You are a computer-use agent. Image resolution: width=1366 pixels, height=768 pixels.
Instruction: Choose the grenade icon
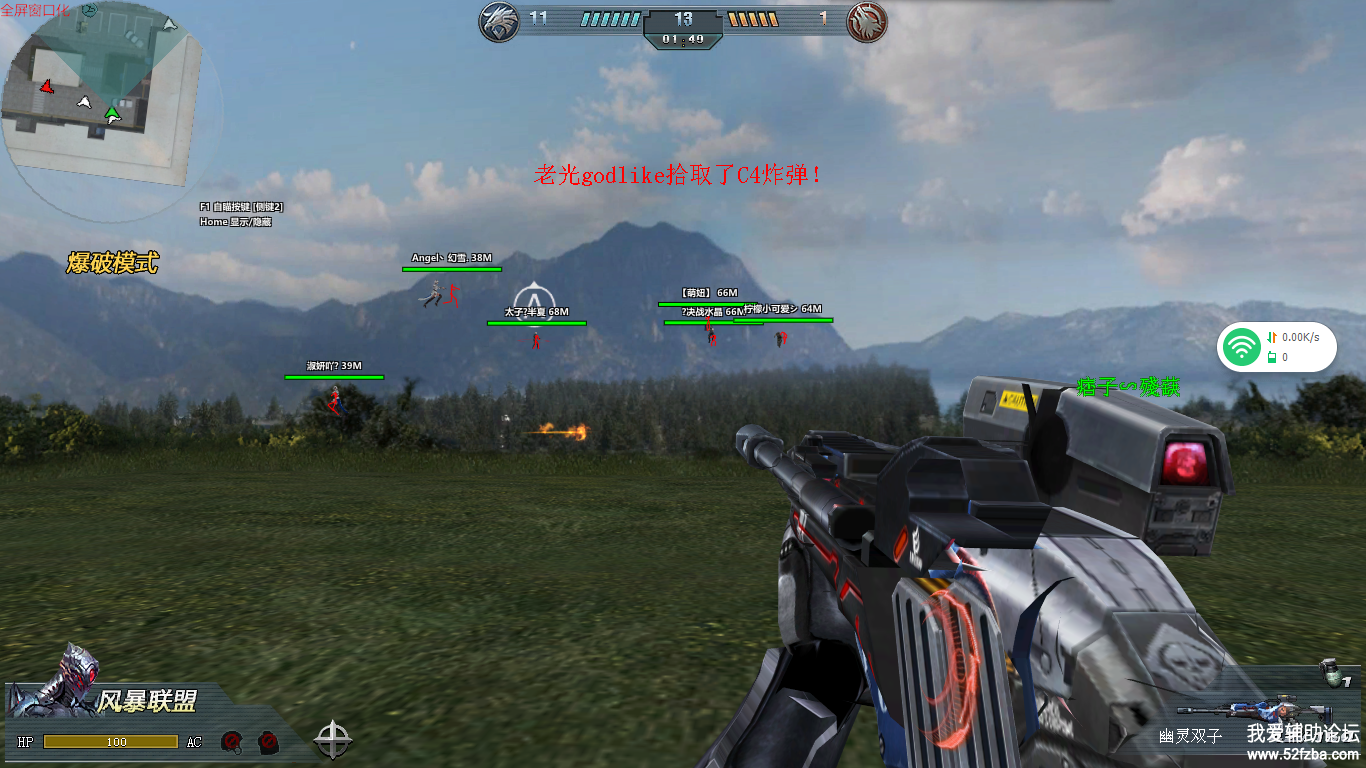click(1329, 671)
